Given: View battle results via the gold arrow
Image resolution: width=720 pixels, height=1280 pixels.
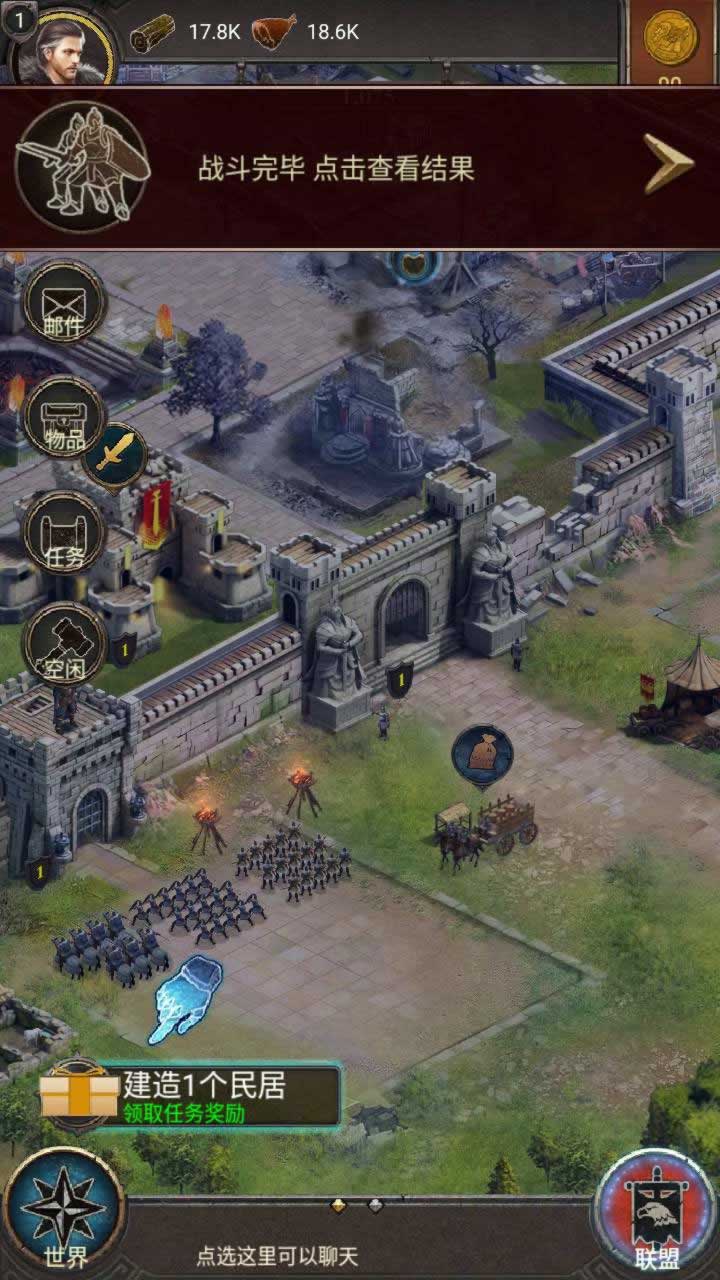Looking at the screenshot, I should tap(668, 165).
